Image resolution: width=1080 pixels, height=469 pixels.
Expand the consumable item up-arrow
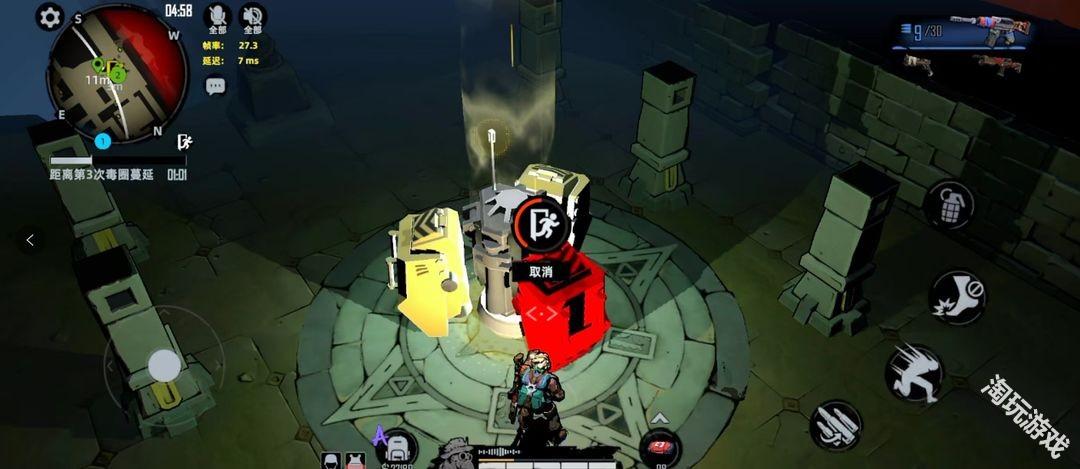(660, 418)
